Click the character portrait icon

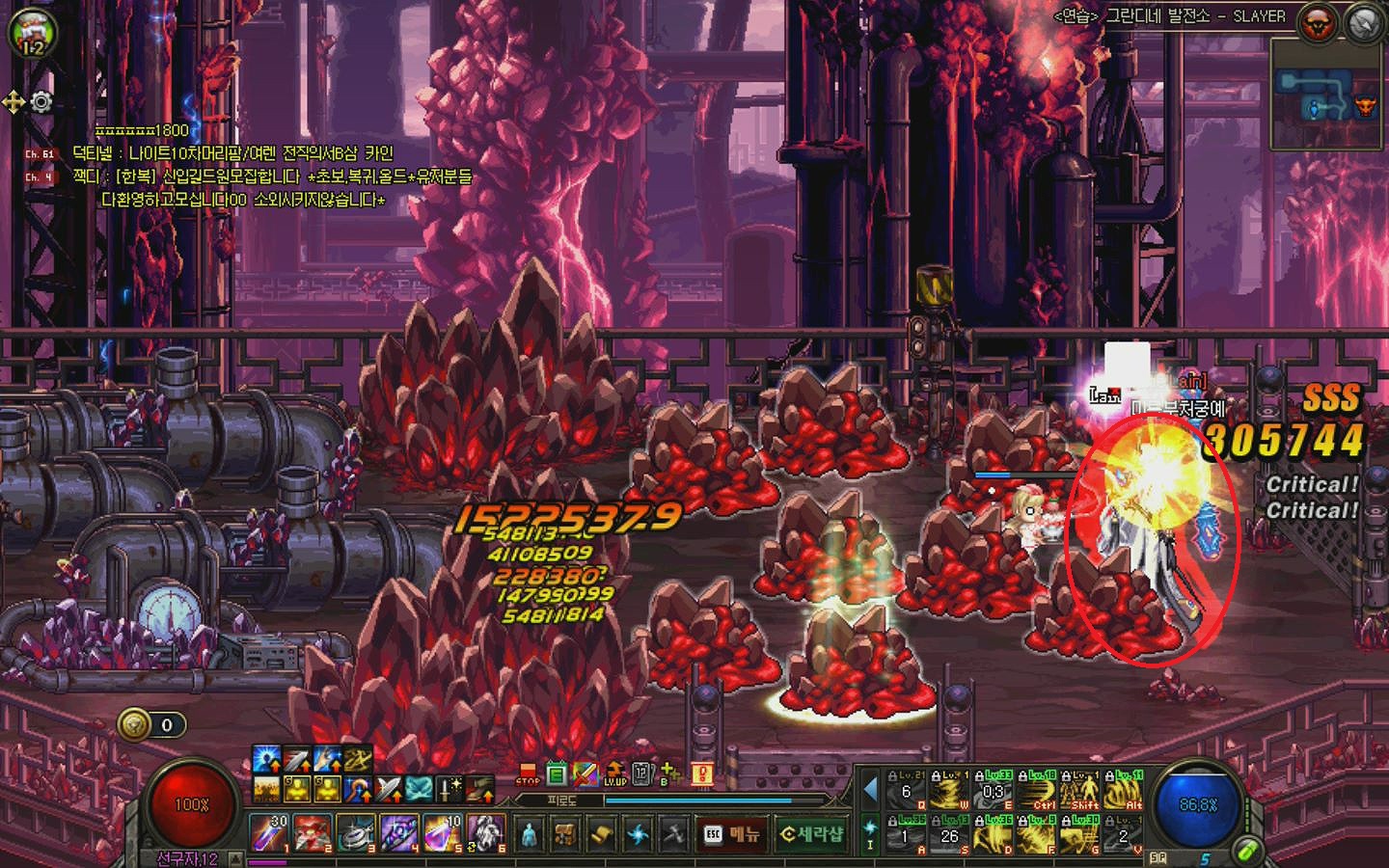pyautogui.click(x=33, y=34)
